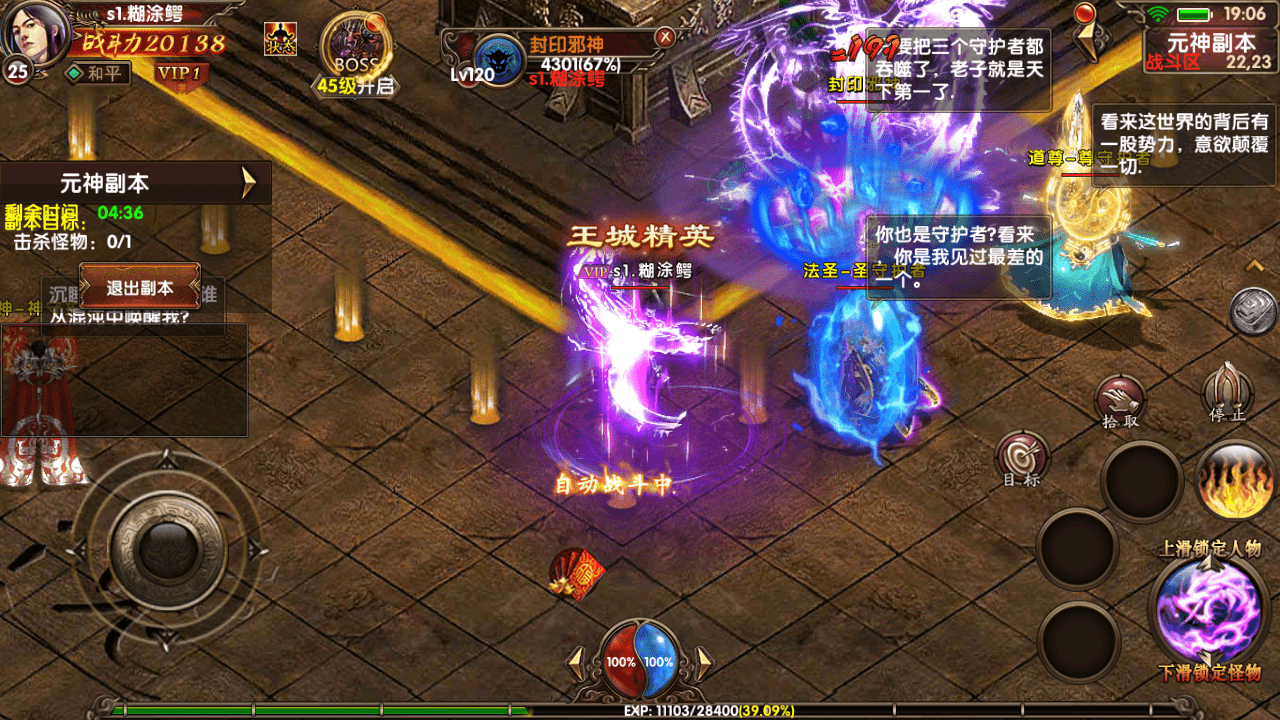Click the arrow left of the HP orb
1280x720 pixels.
578,661
